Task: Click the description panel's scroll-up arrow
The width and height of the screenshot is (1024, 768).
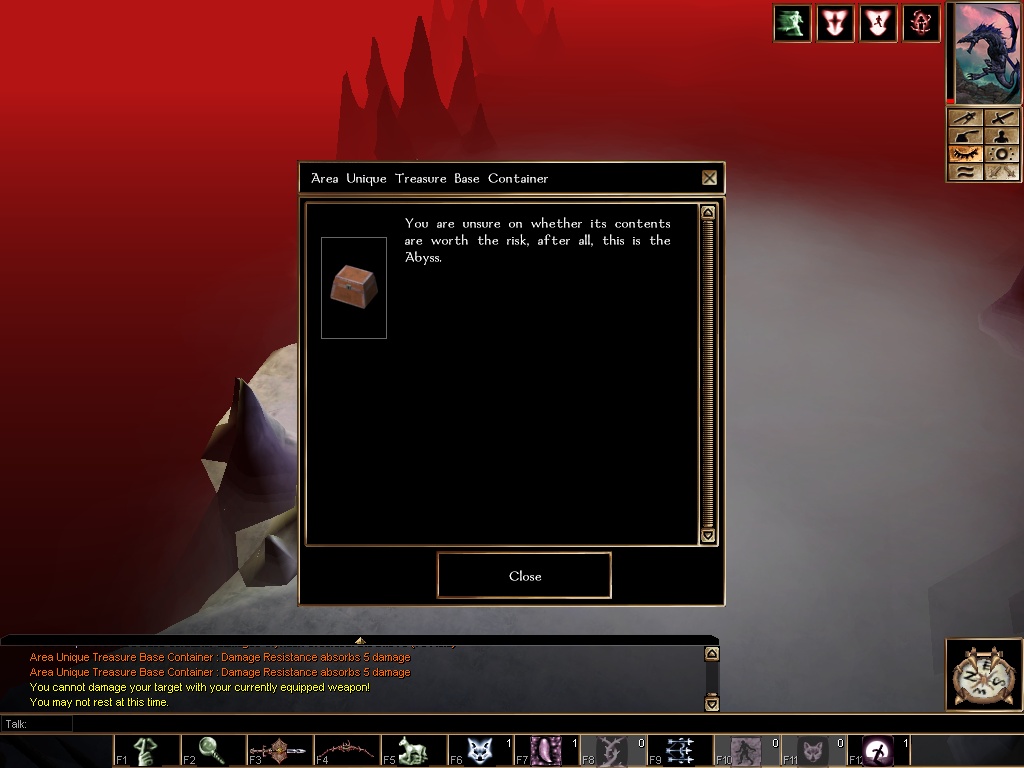Action: point(708,212)
